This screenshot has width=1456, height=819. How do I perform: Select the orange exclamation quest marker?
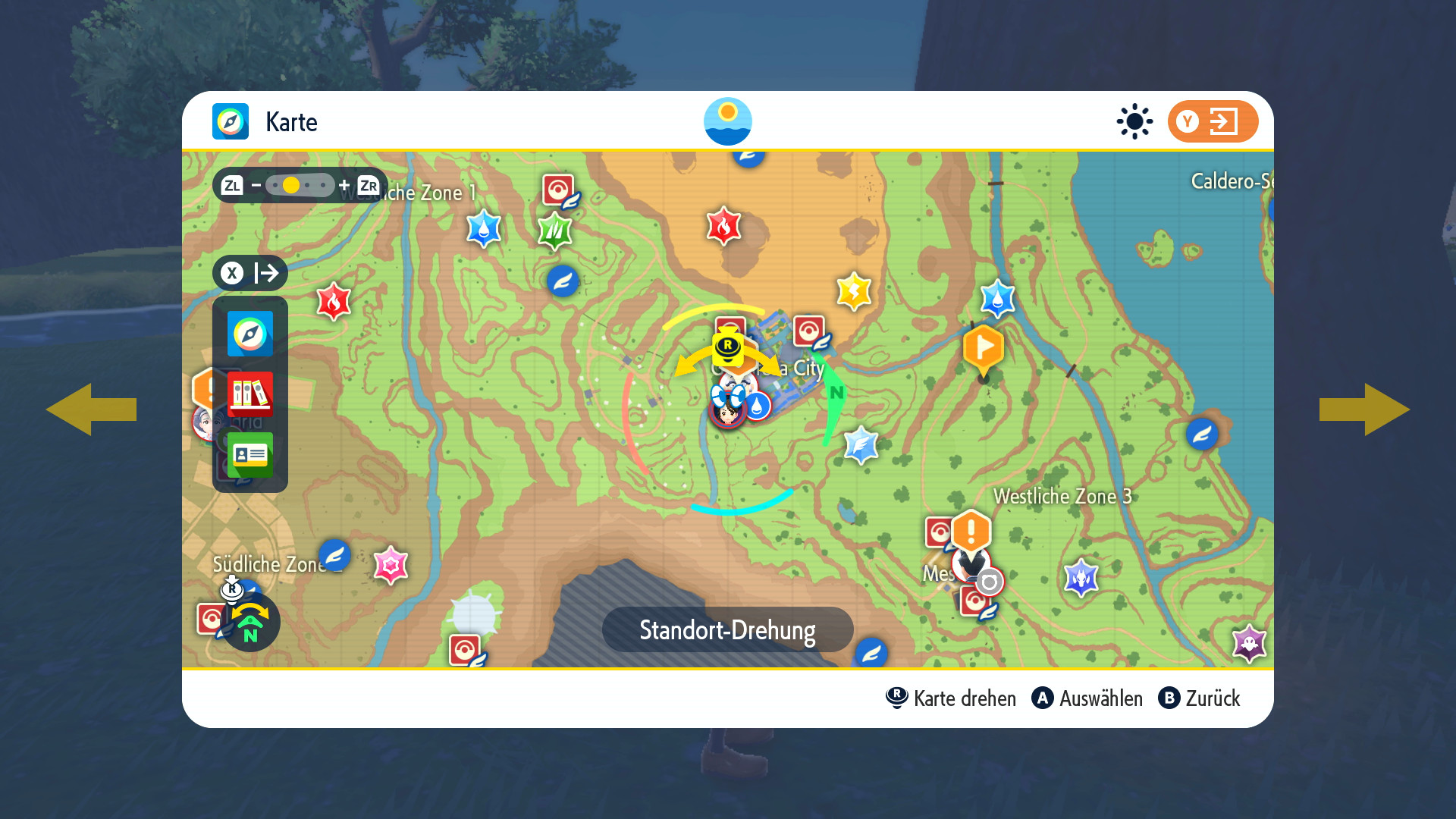(971, 529)
